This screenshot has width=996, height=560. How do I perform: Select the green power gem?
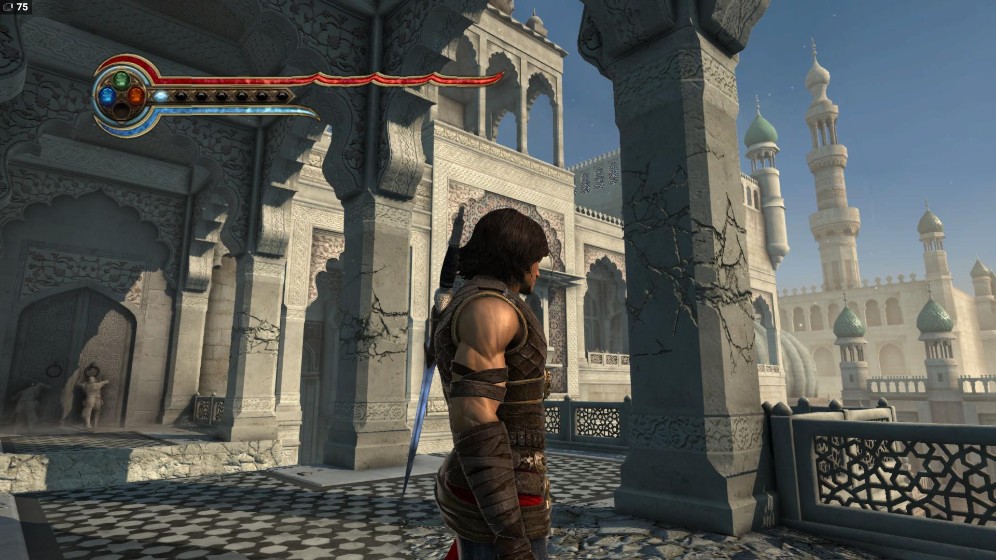[121, 80]
